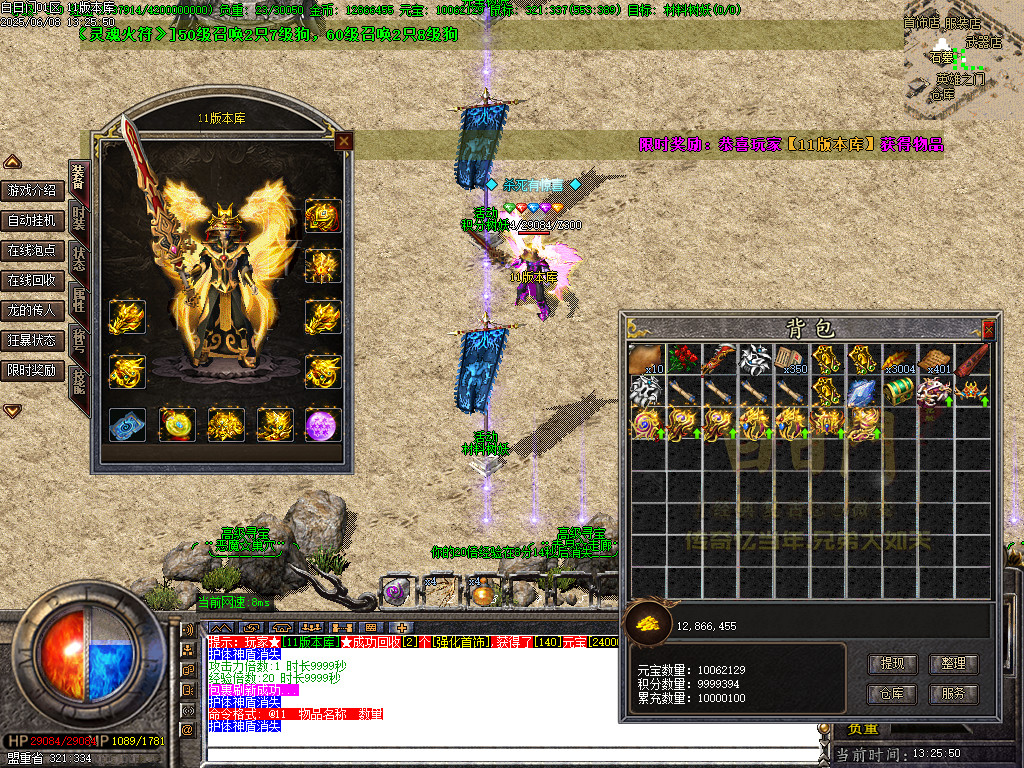Open the 游戏介绍 game introduction menu
Image resolution: width=1024 pixels, height=768 pixels.
[33, 190]
